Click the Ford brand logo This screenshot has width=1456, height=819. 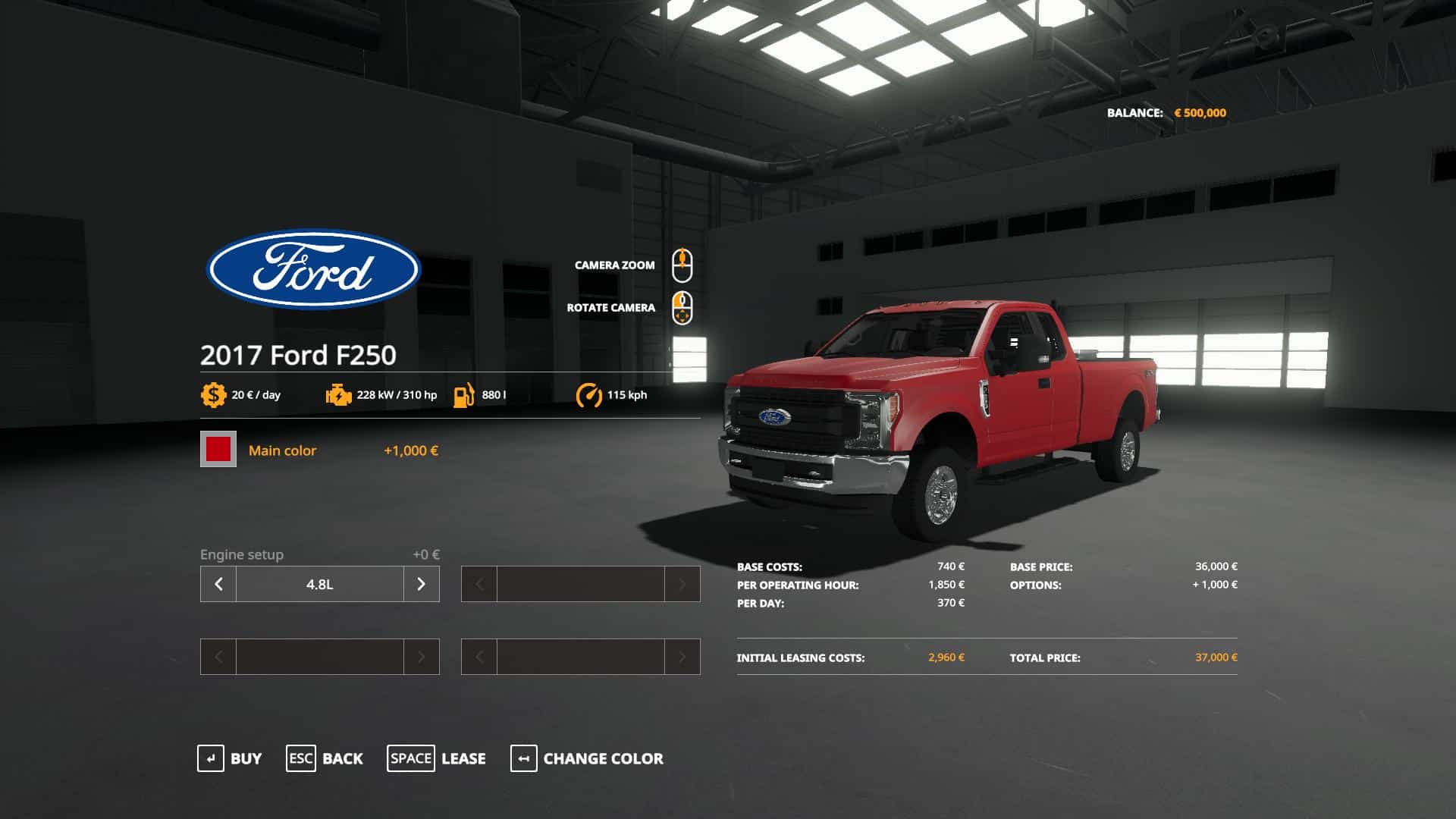click(312, 270)
